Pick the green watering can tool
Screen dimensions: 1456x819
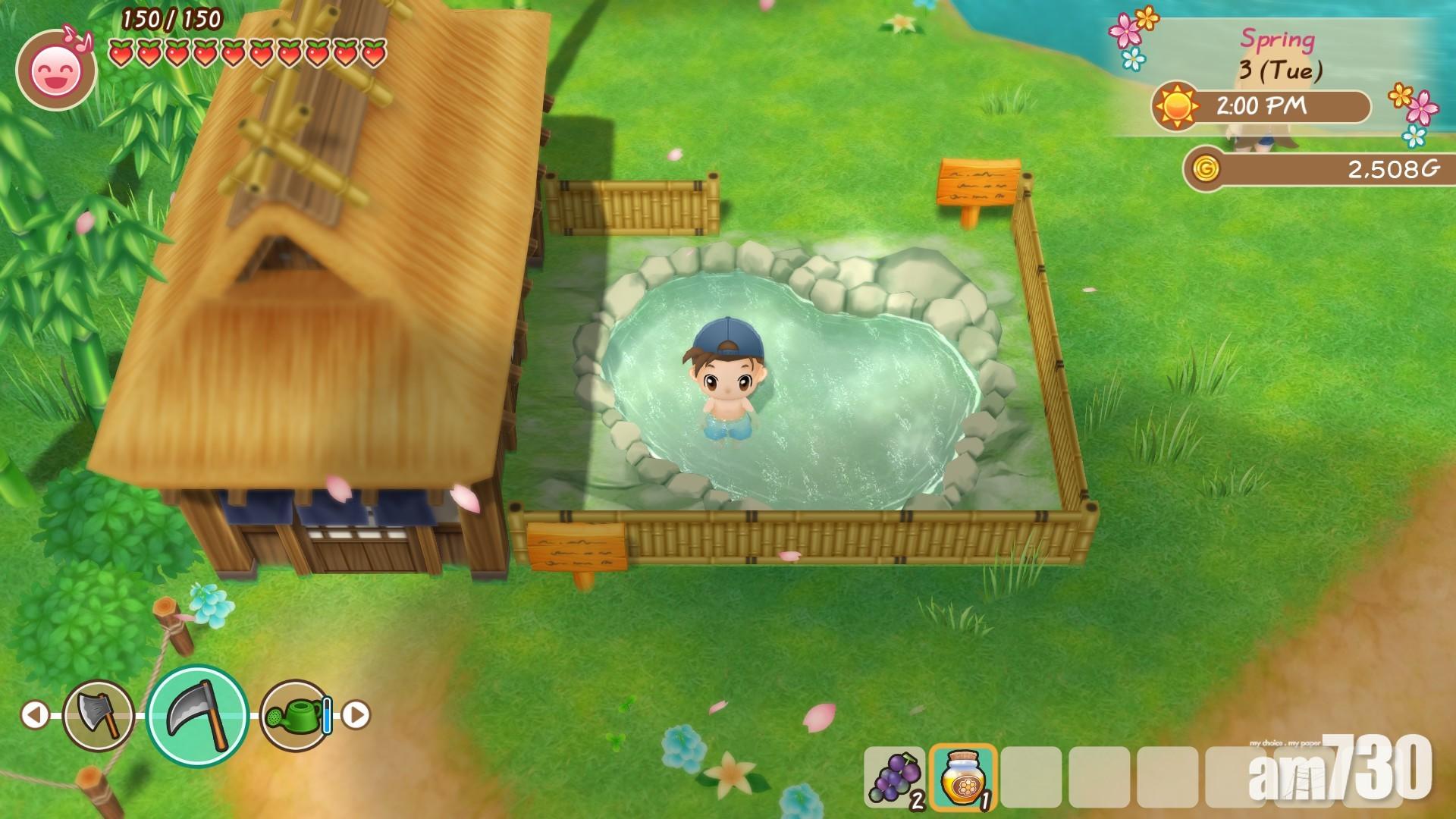coord(297,715)
